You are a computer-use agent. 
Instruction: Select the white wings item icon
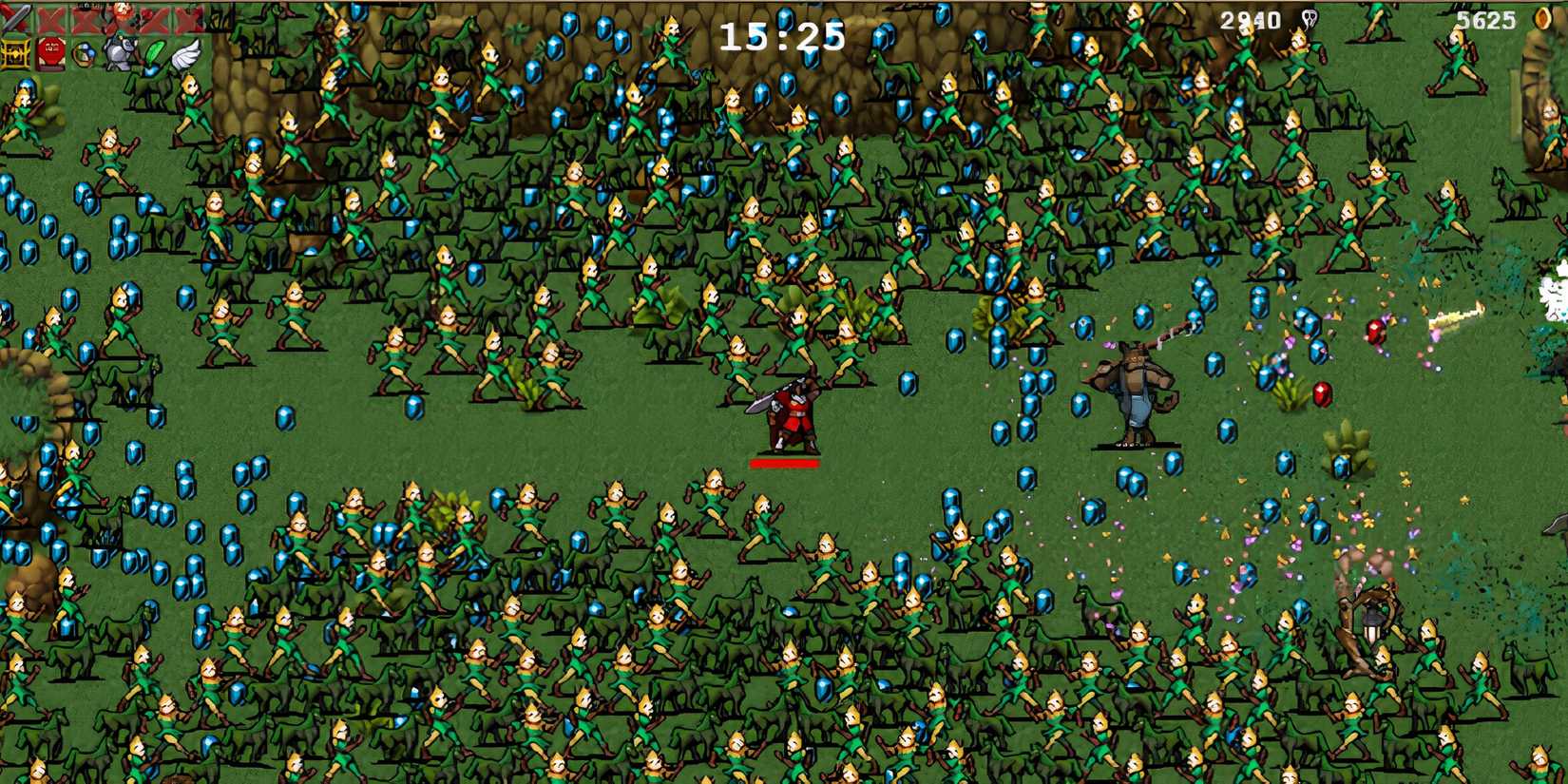(188, 53)
